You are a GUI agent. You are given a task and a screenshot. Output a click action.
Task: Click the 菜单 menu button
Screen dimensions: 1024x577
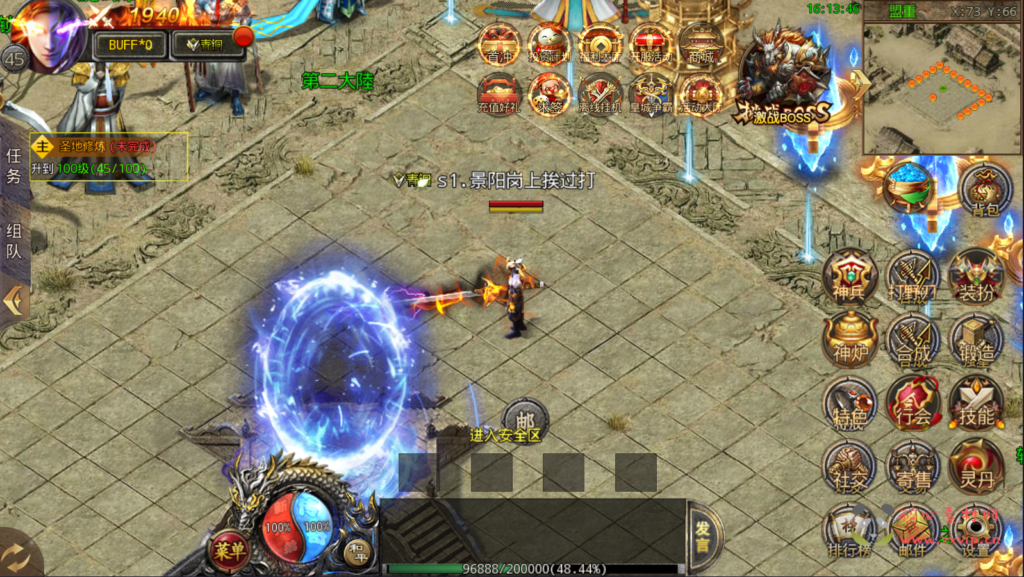click(x=229, y=550)
